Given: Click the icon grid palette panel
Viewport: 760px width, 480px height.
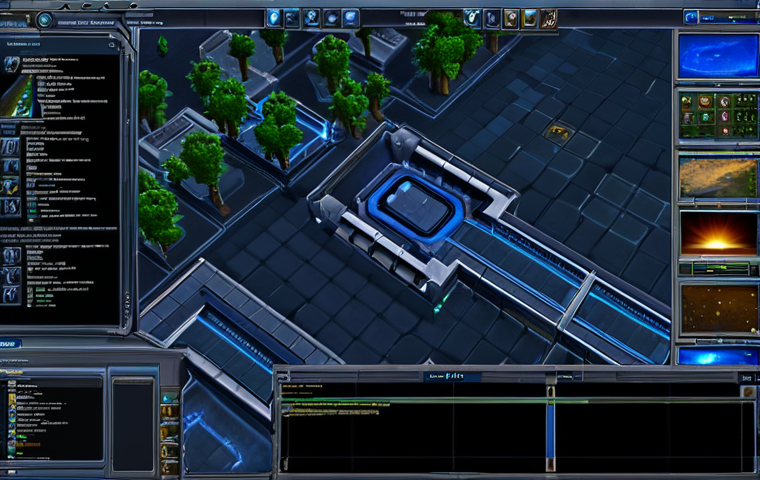Looking at the screenshot, I should [x=718, y=116].
